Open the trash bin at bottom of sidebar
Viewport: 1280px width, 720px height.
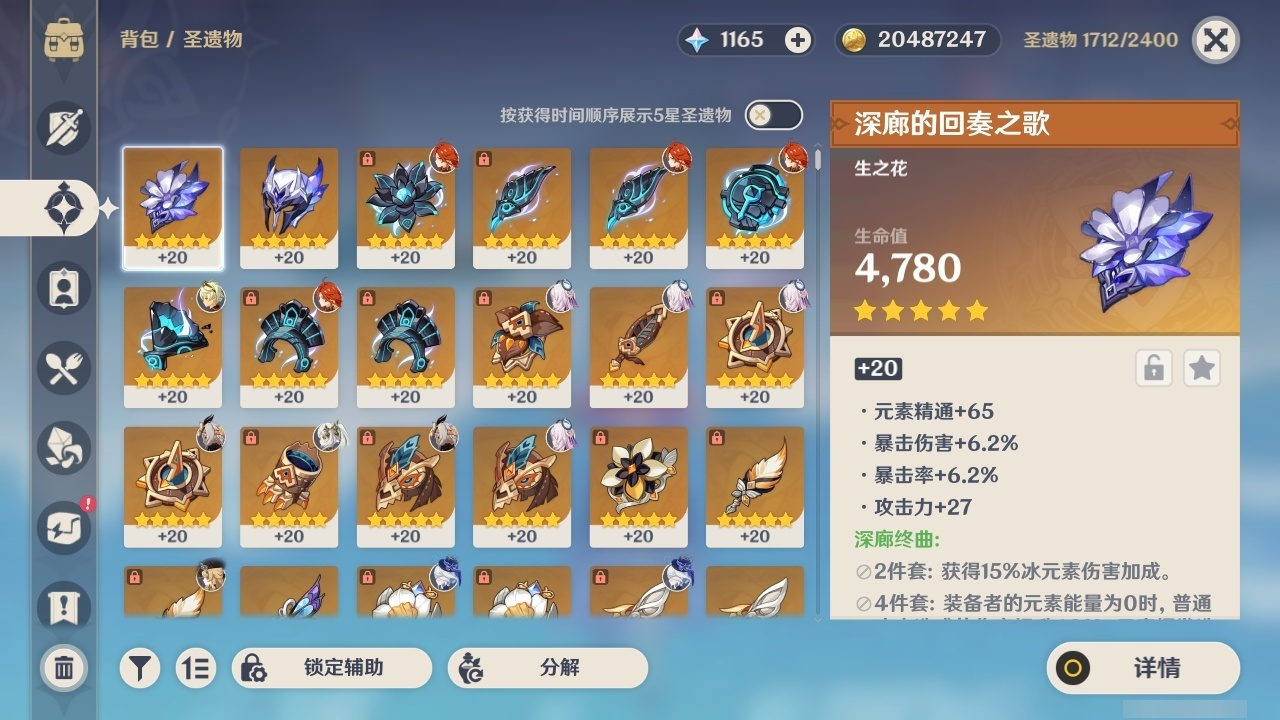coord(64,668)
